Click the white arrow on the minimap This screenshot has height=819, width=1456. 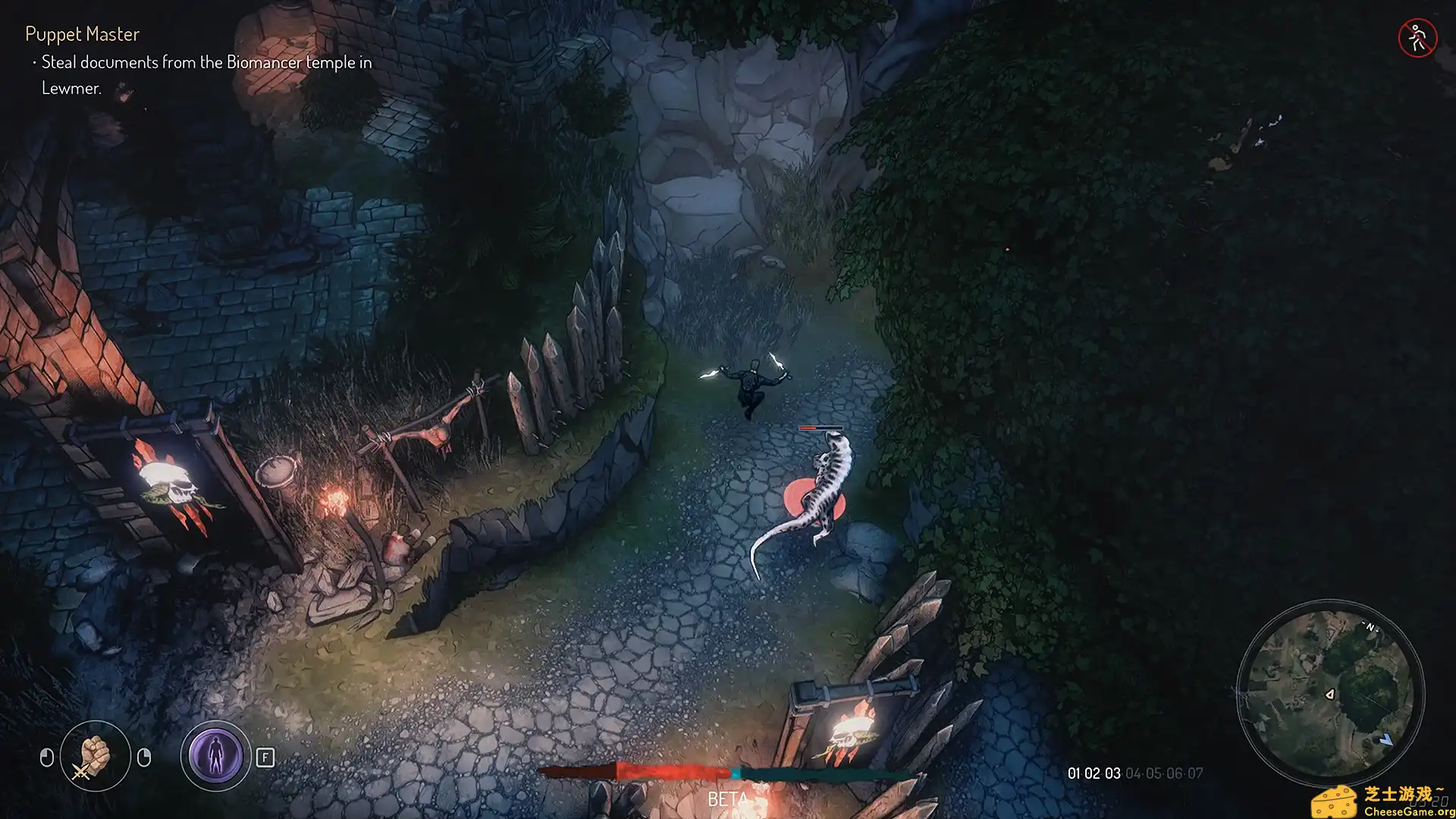[1332, 694]
